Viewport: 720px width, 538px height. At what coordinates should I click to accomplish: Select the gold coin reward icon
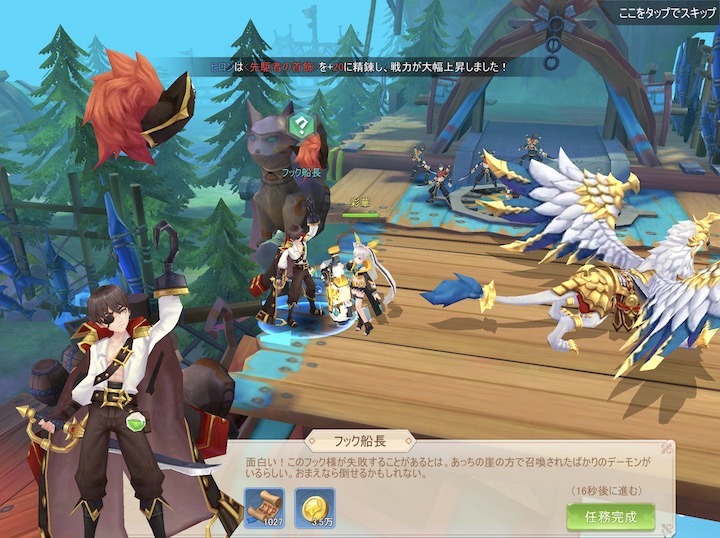pos(319,507)
